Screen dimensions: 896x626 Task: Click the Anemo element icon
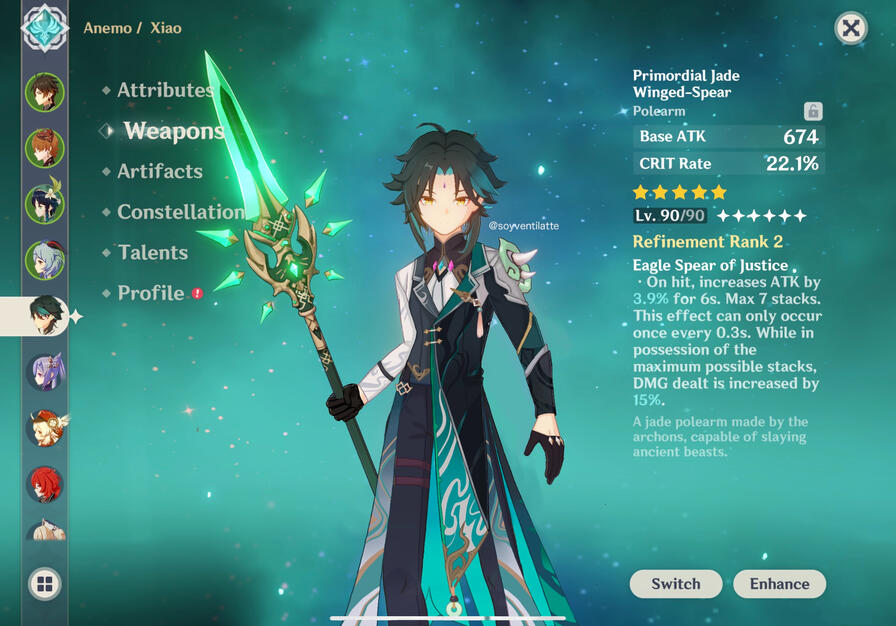(45, 28)
